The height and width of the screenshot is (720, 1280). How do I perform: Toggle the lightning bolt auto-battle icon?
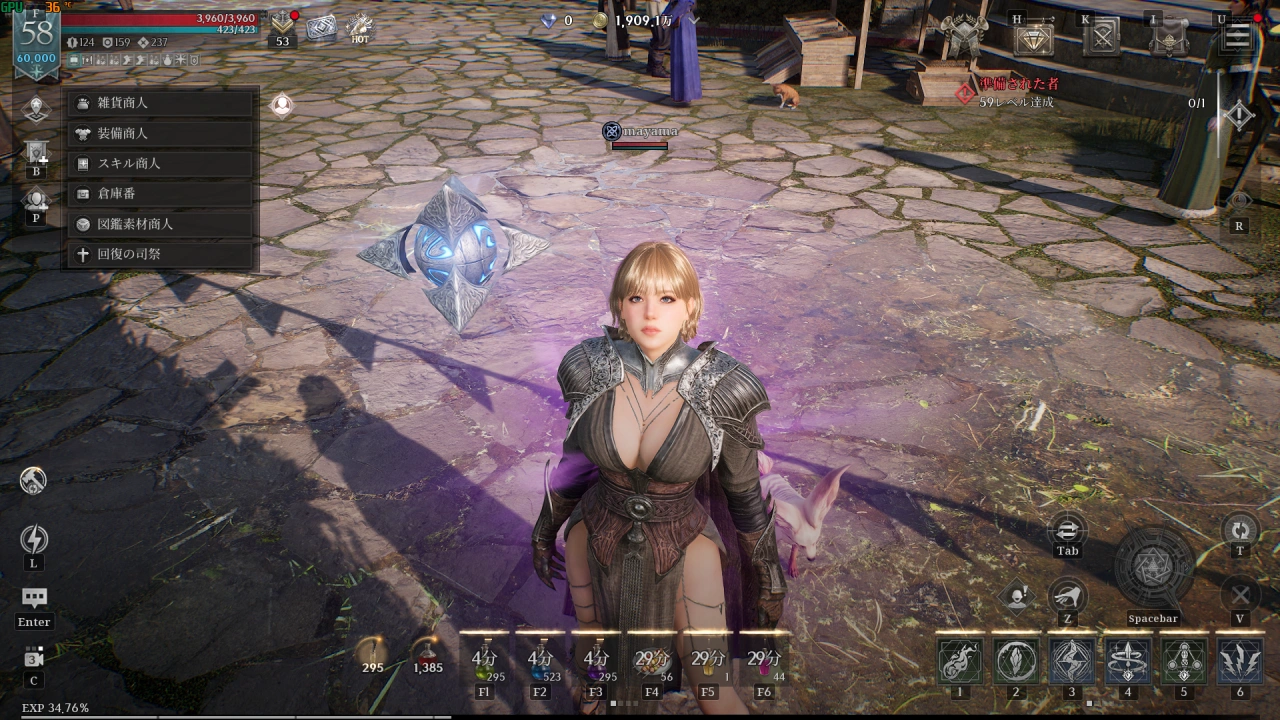click(x=34, y=540)
